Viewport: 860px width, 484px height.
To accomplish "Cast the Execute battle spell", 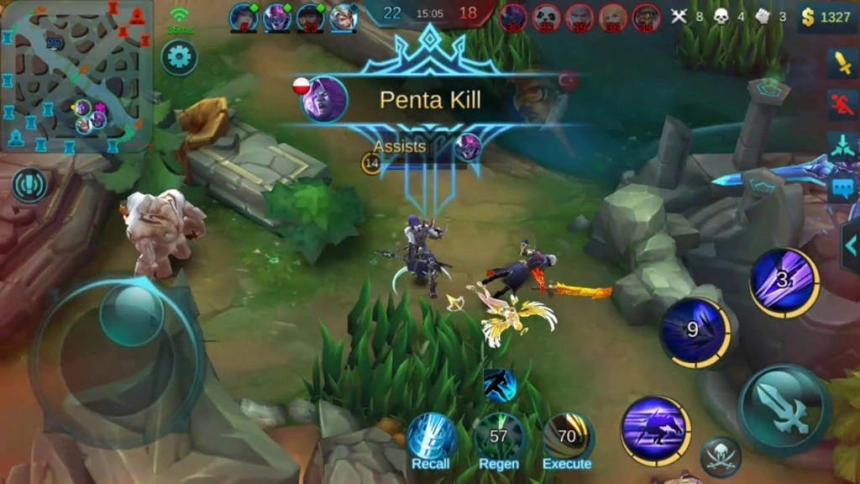I will tap(567, 438).
